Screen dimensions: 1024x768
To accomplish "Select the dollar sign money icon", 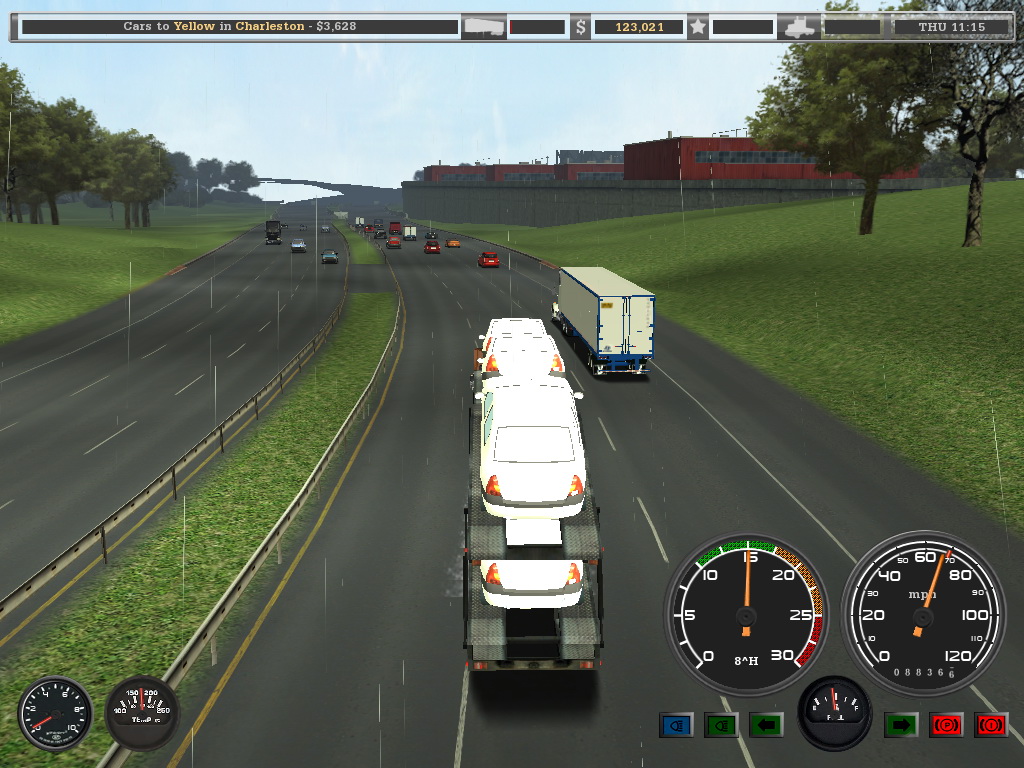I will pyautogui.click(x=581, y=27).
